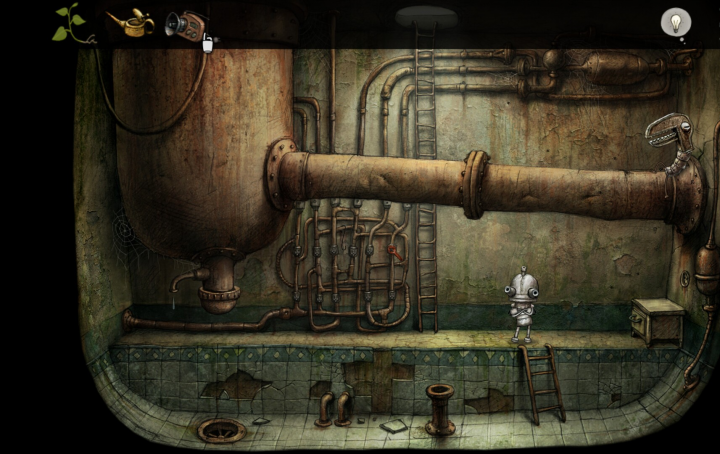Pick the brass oil can from inventory
The height and width of the screenshot is (454, 720).
[129, 21]
